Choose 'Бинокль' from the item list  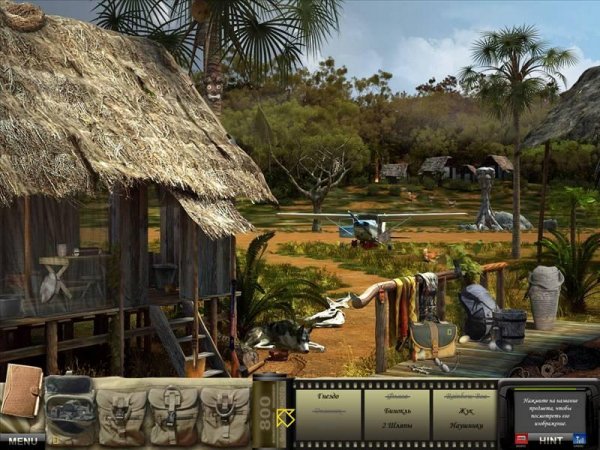pos(397,410)
